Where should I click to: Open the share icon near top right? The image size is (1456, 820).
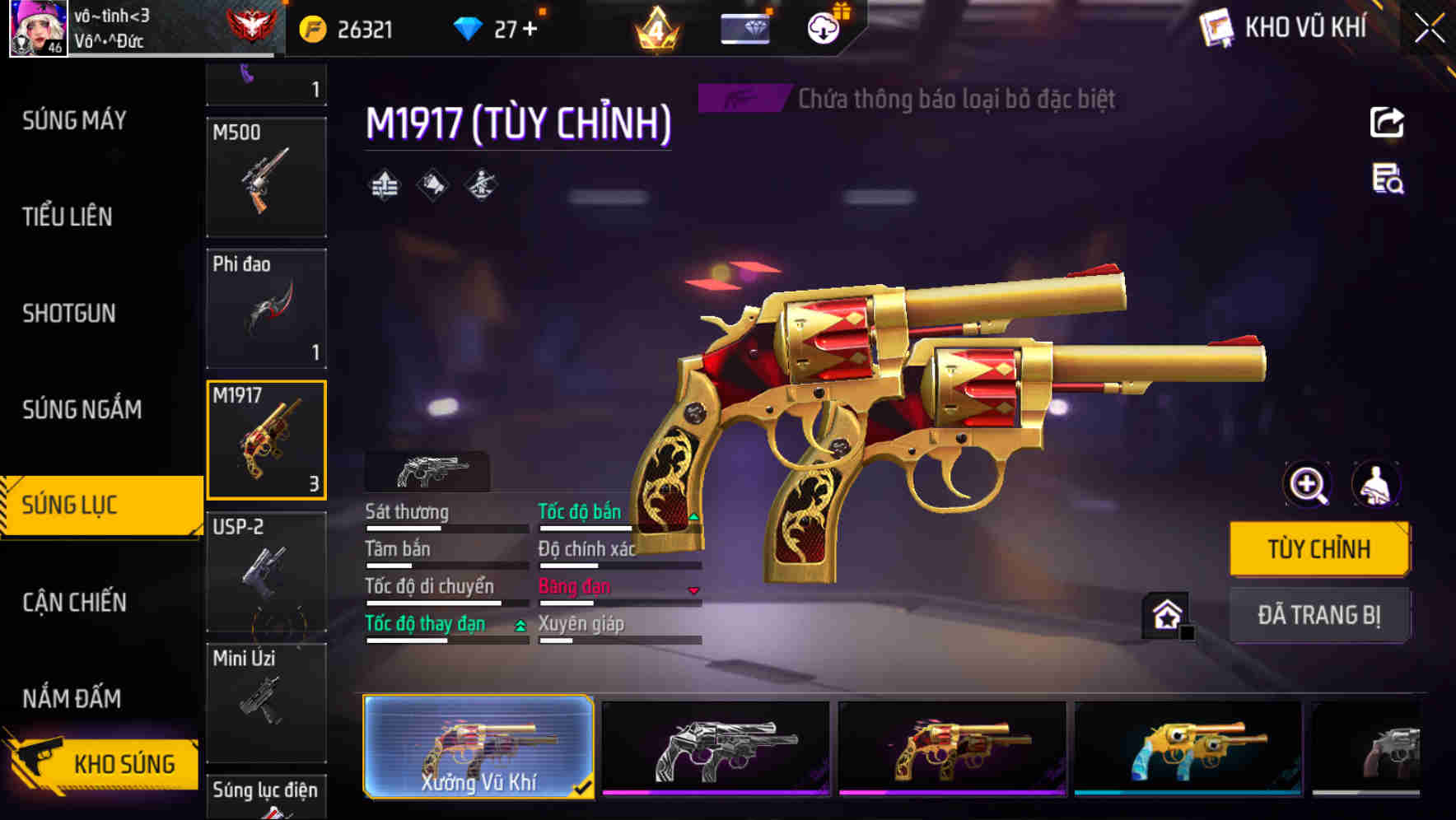[1387, 122]
